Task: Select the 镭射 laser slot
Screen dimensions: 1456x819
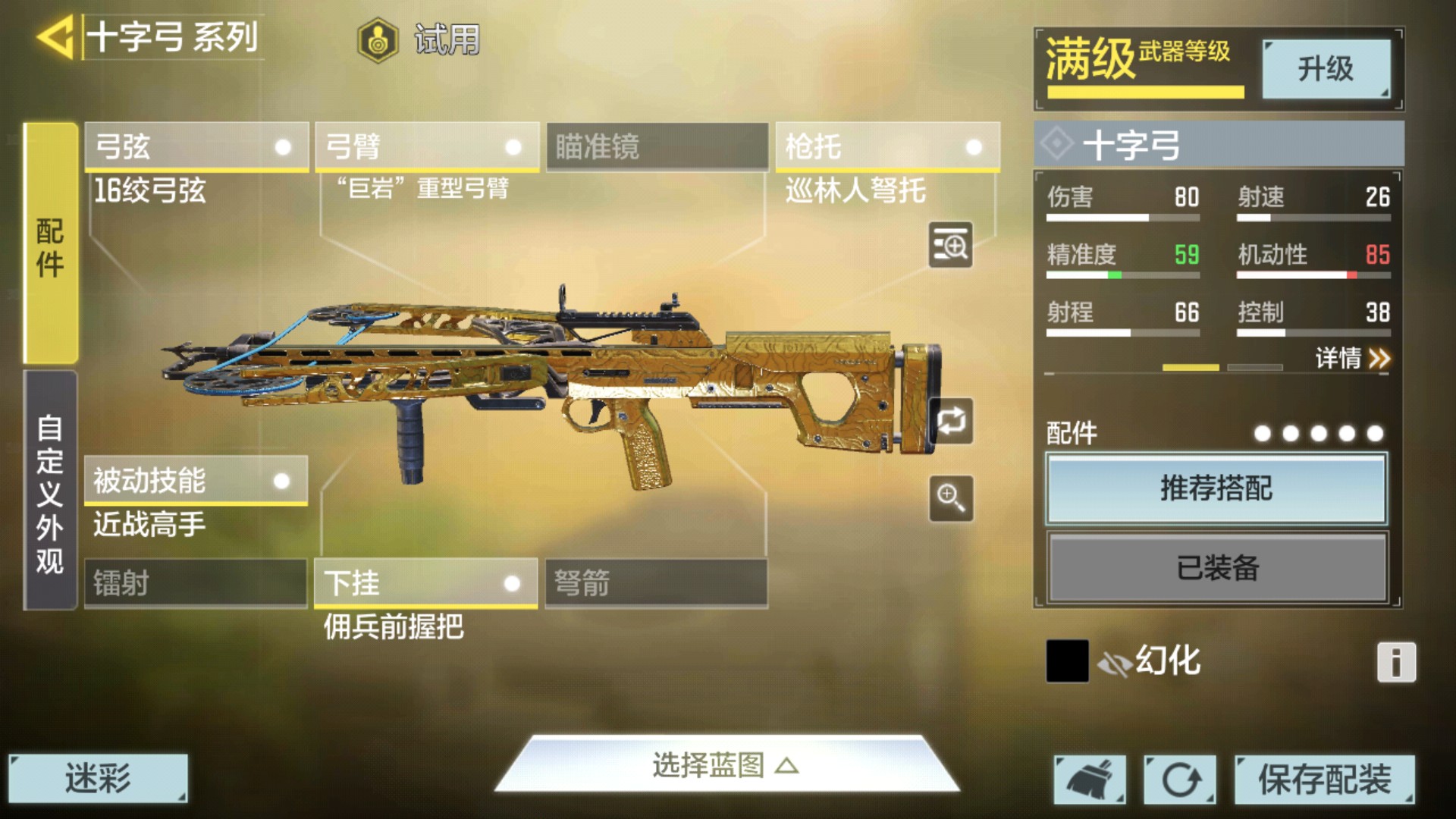Action: pos(196,583)
